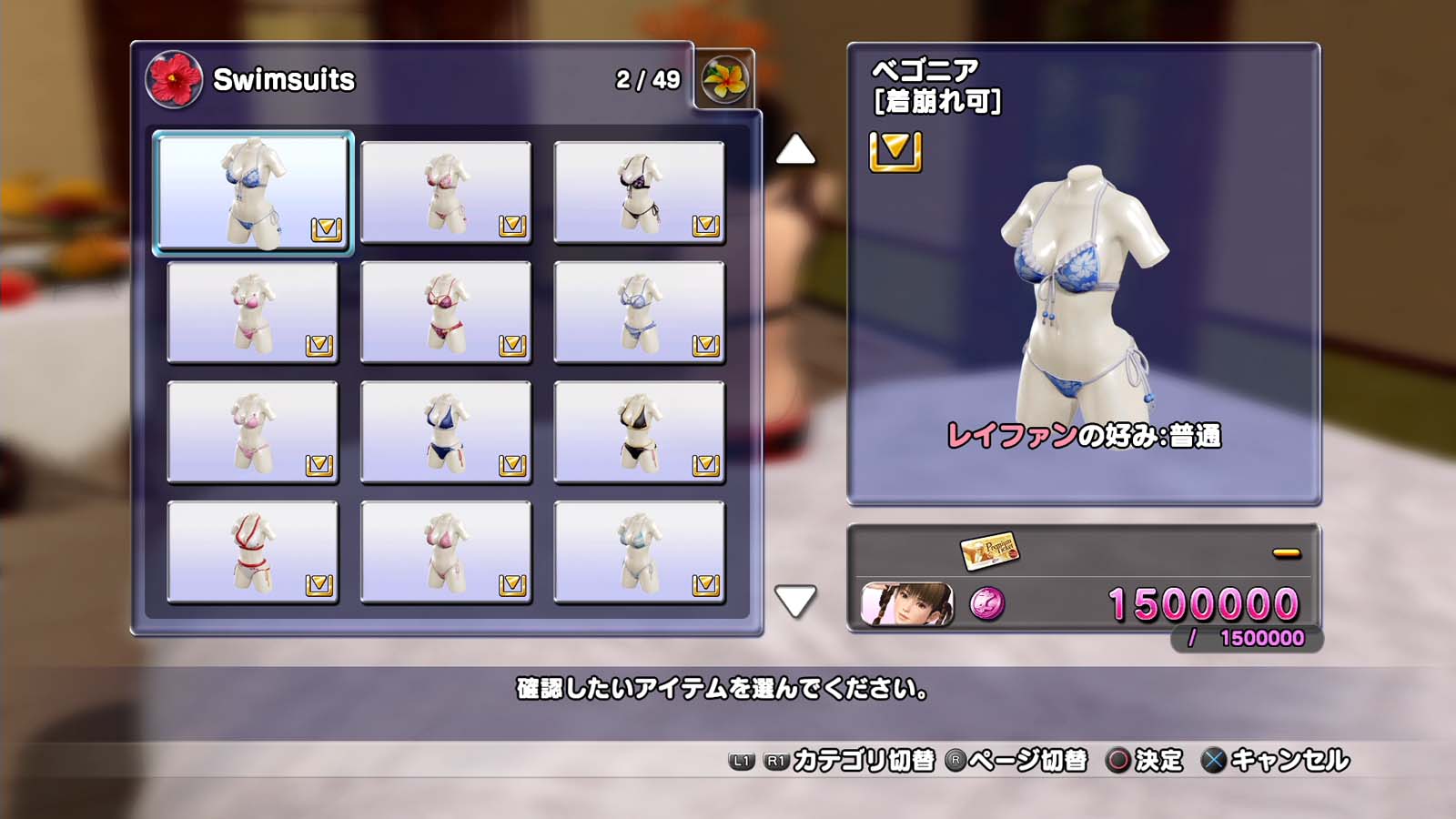Click the Premium Ticket icon
This screenshot has width=1456, height=819.
(989, 551)
